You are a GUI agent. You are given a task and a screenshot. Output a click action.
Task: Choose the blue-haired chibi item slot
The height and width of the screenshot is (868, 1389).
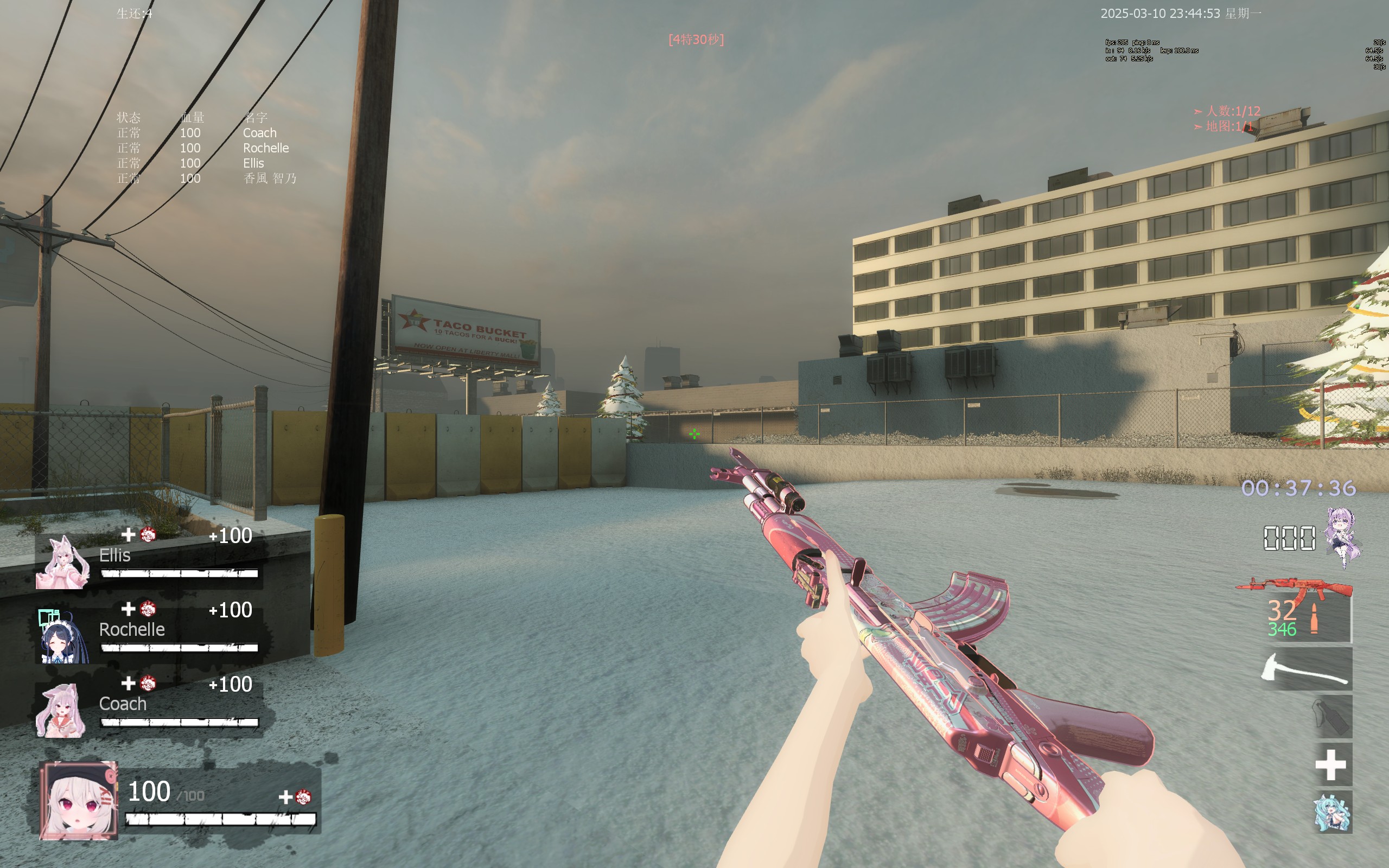click(1331, 812)
